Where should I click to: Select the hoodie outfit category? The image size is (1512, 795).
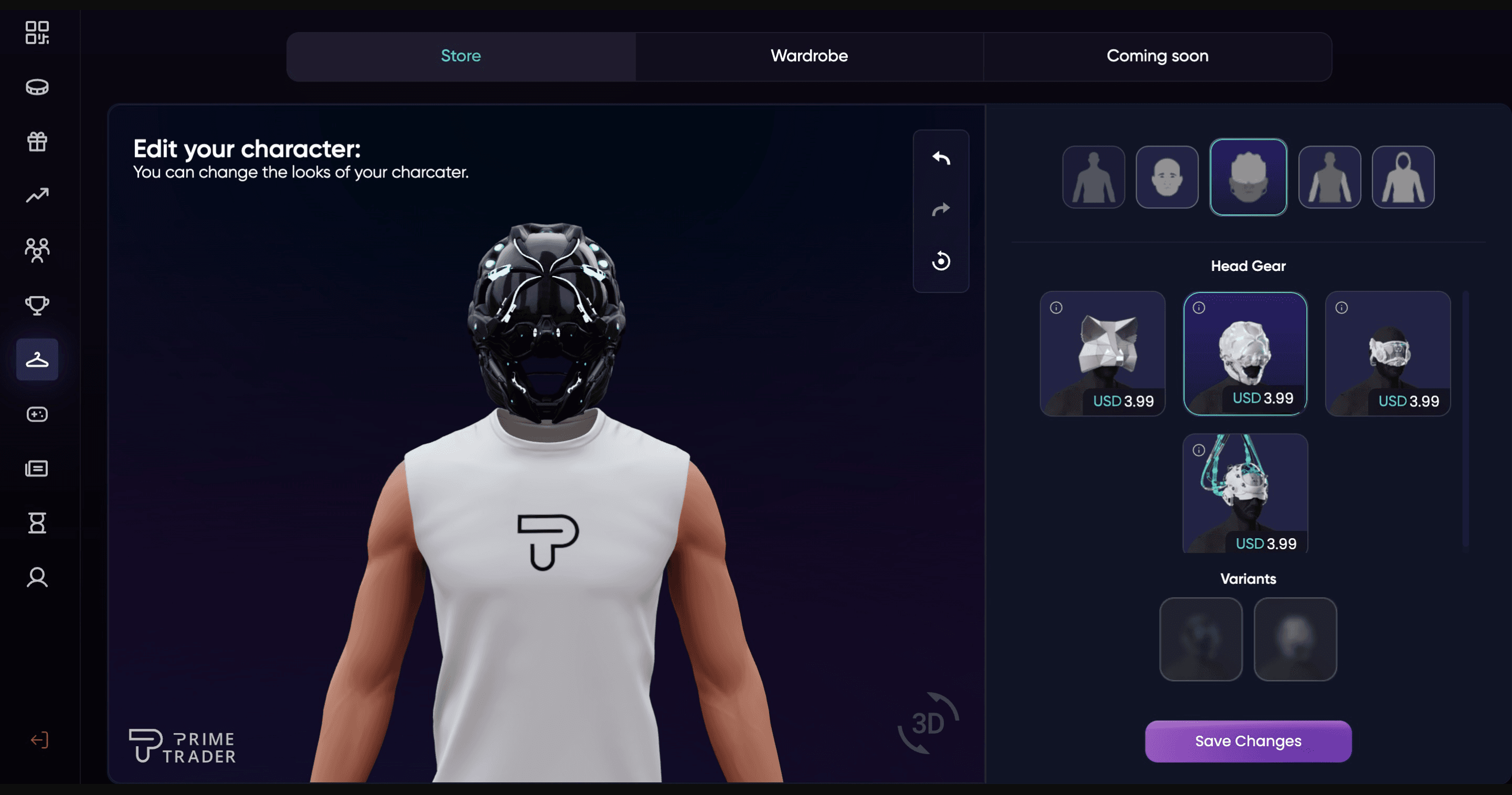click(1403, 177)
